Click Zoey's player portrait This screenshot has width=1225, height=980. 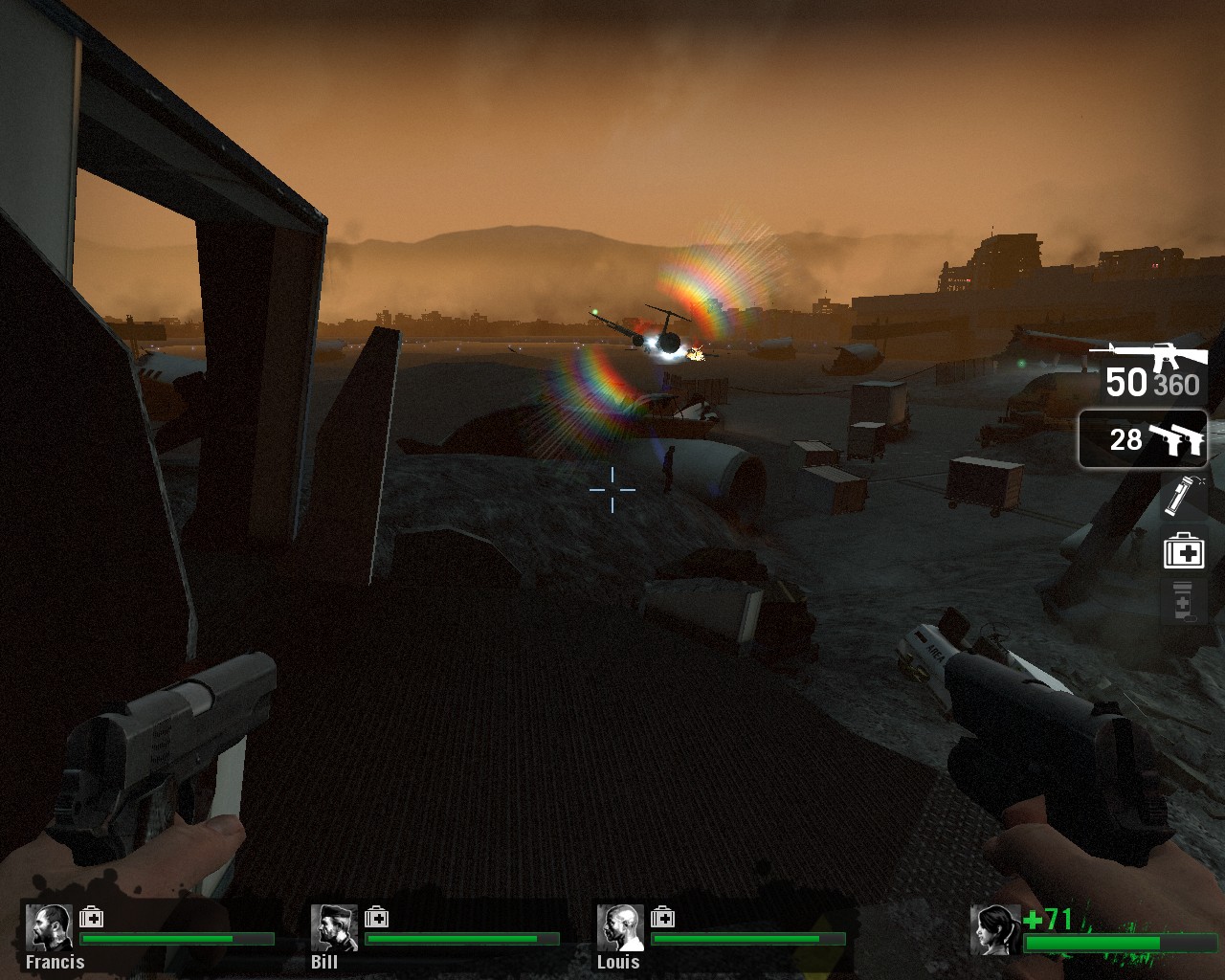pos(995,929)
